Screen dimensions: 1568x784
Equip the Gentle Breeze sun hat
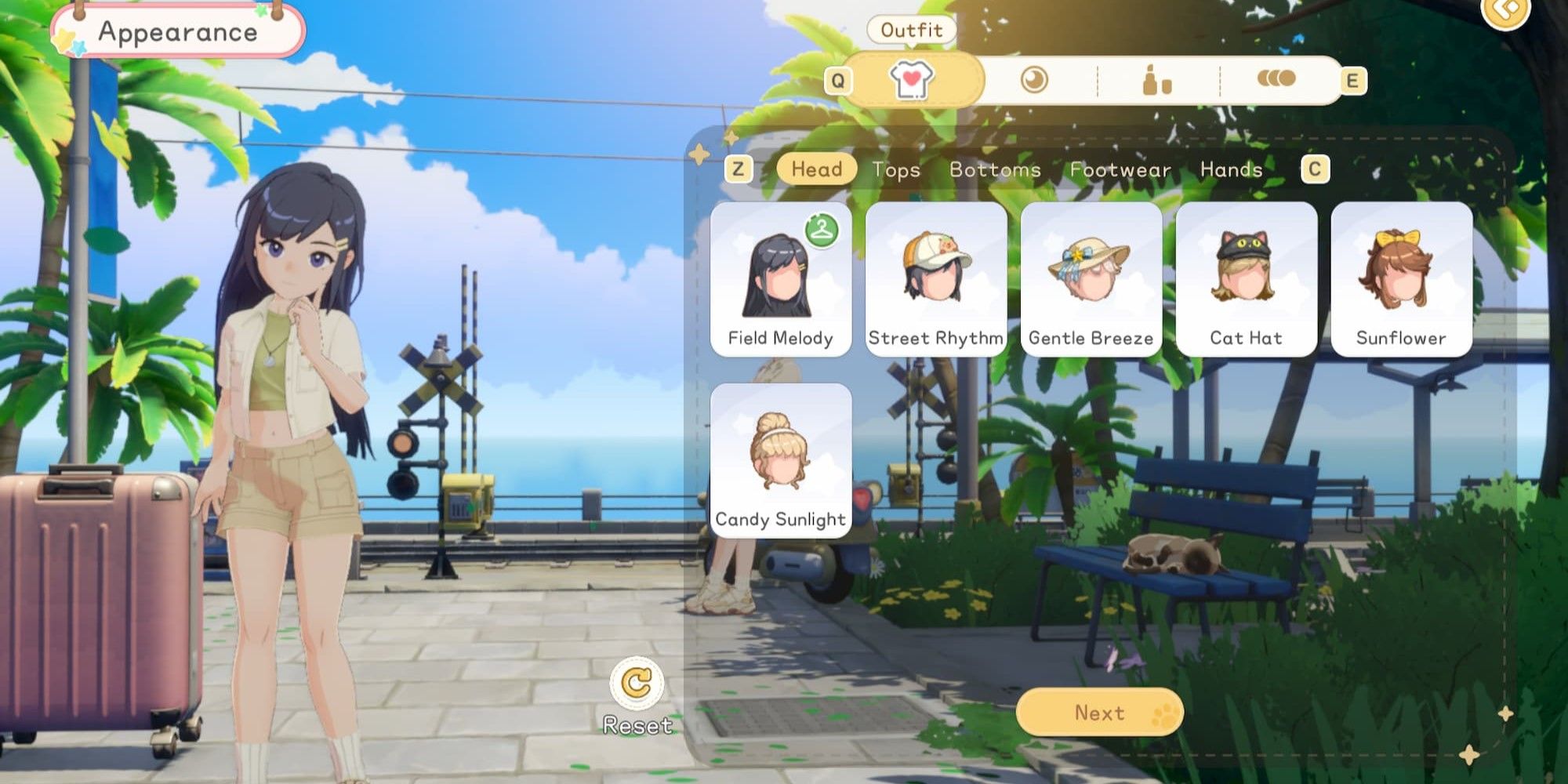1091,278
